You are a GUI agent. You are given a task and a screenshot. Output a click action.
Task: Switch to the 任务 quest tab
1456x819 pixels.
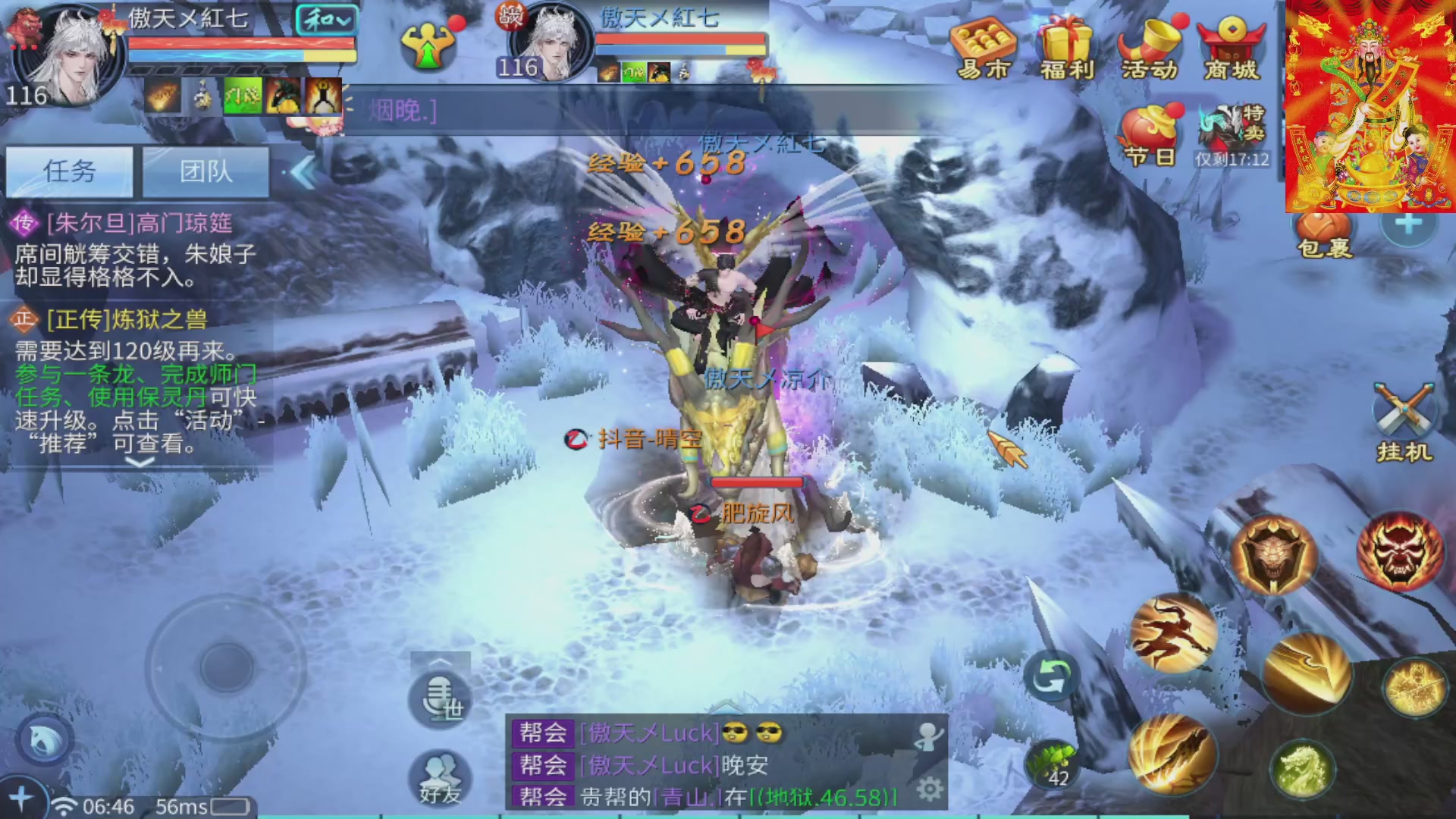69,171
